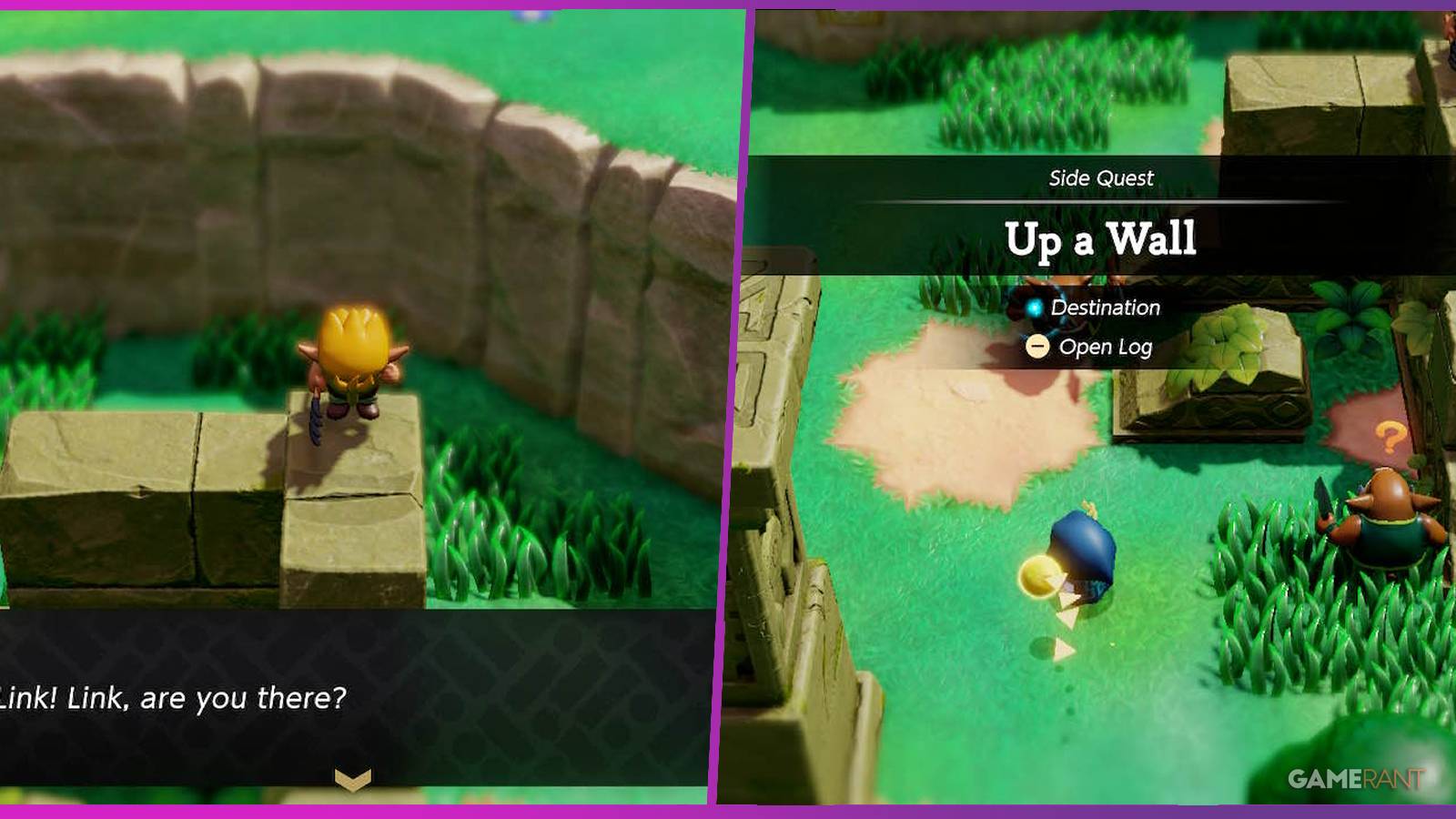Click the minus button icon beside Open Log
The image size is (1456, 819).
(1037, 347)
